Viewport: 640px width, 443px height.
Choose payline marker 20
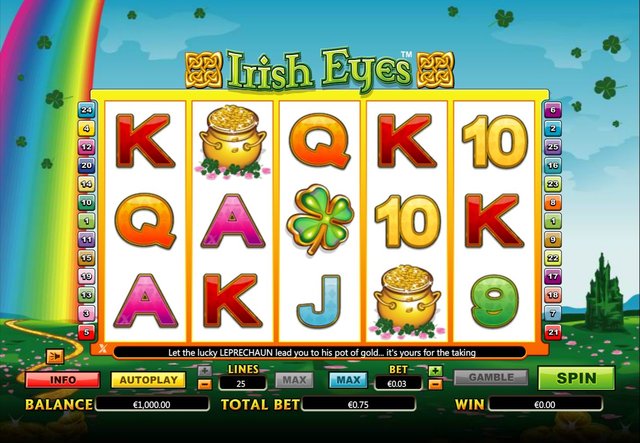(86, 165)
